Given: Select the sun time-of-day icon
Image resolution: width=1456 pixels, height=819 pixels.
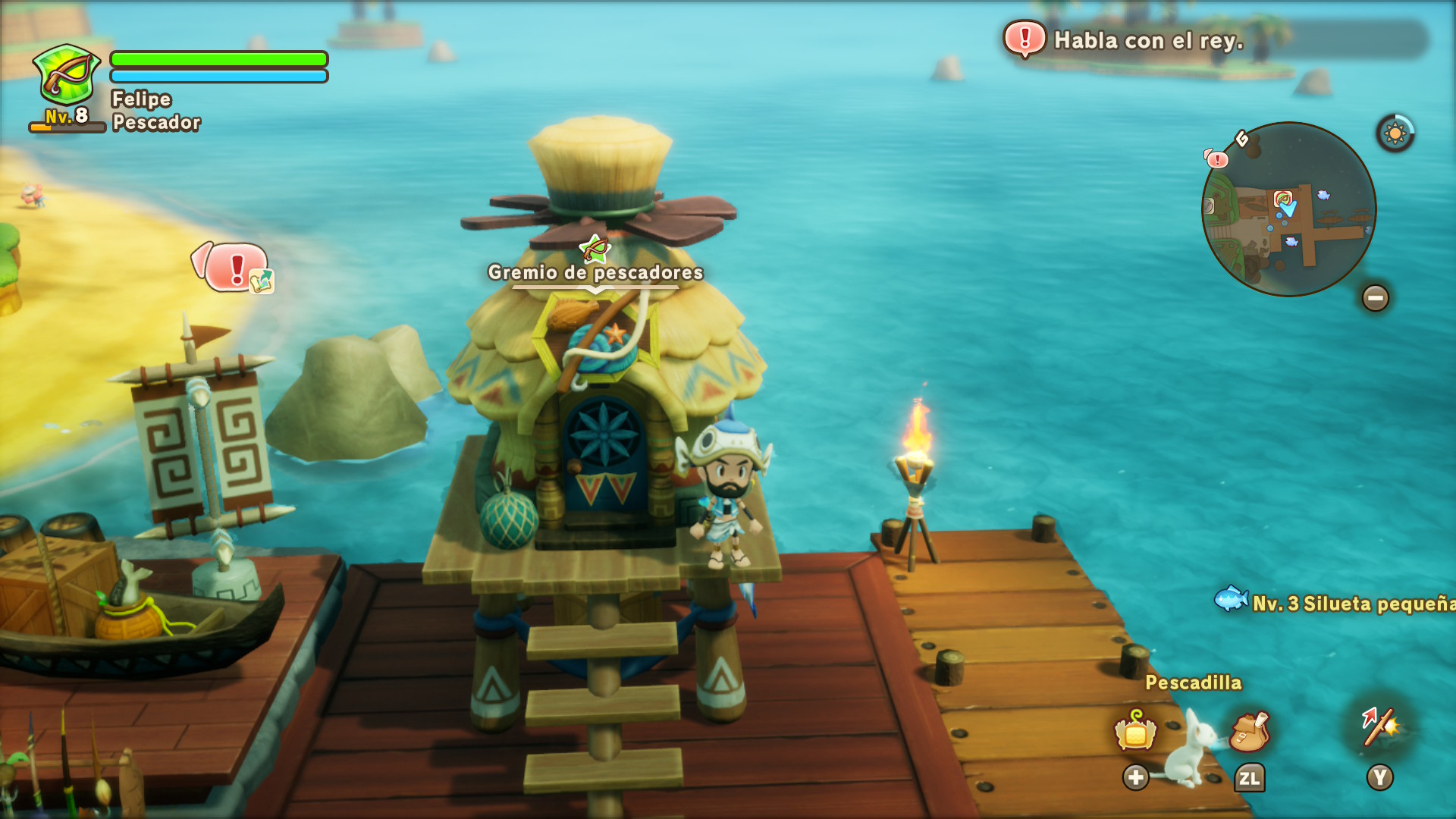Looking at the screenshot, I should click(x=1395, y=134).
